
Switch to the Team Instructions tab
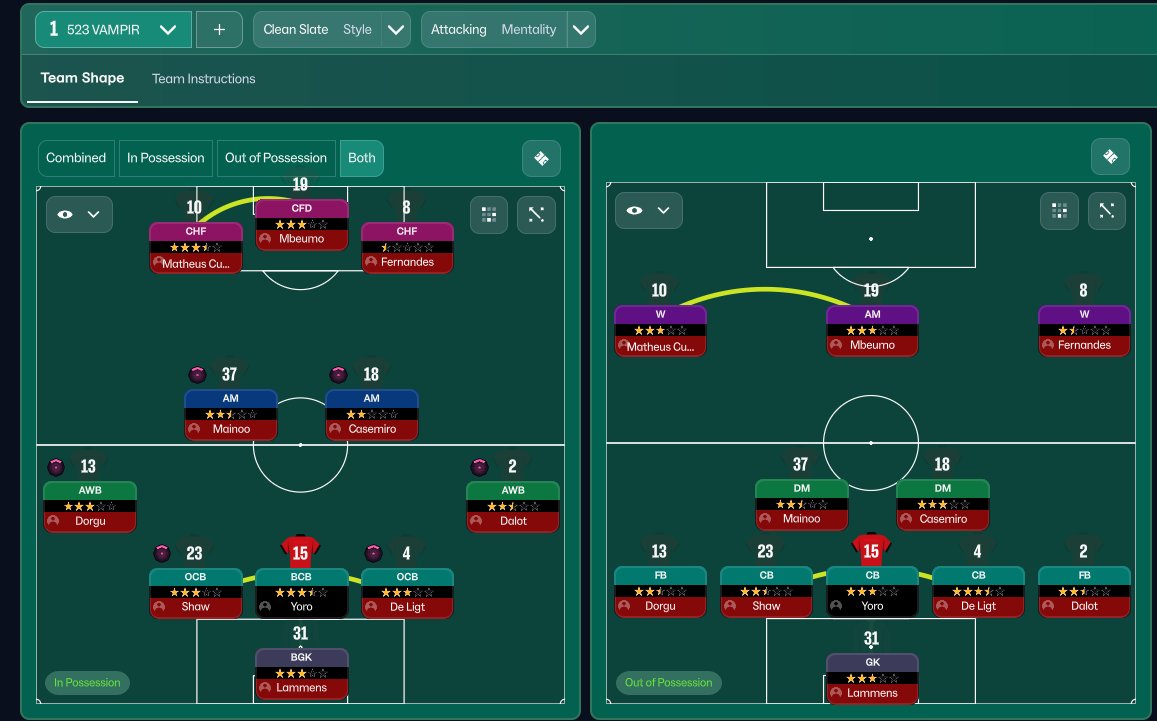[203, 79]
